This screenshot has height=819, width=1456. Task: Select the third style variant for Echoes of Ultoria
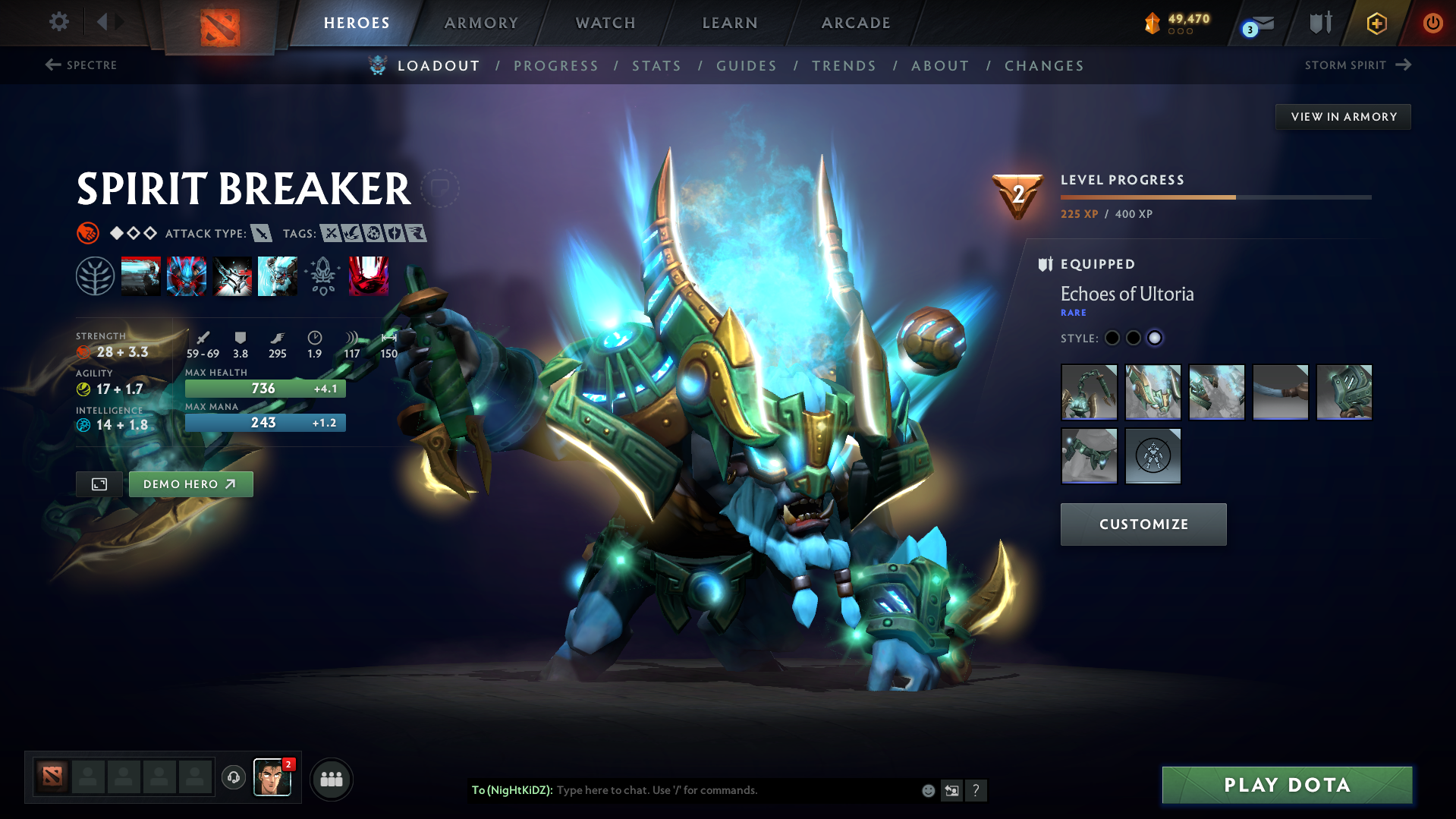tap(1156, 338)
